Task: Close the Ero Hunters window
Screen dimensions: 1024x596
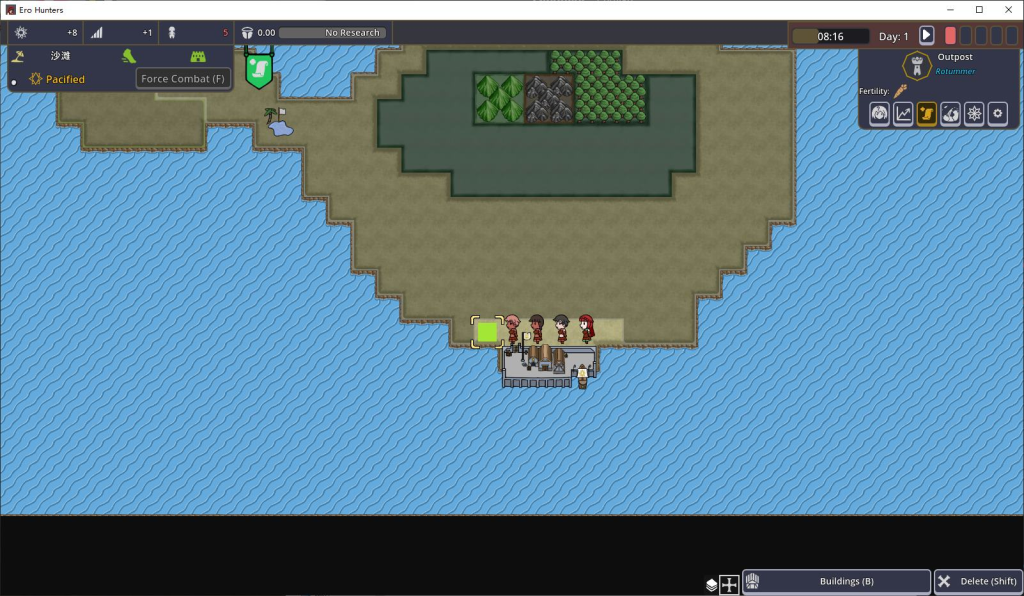Action: [x=1008, y=9]
